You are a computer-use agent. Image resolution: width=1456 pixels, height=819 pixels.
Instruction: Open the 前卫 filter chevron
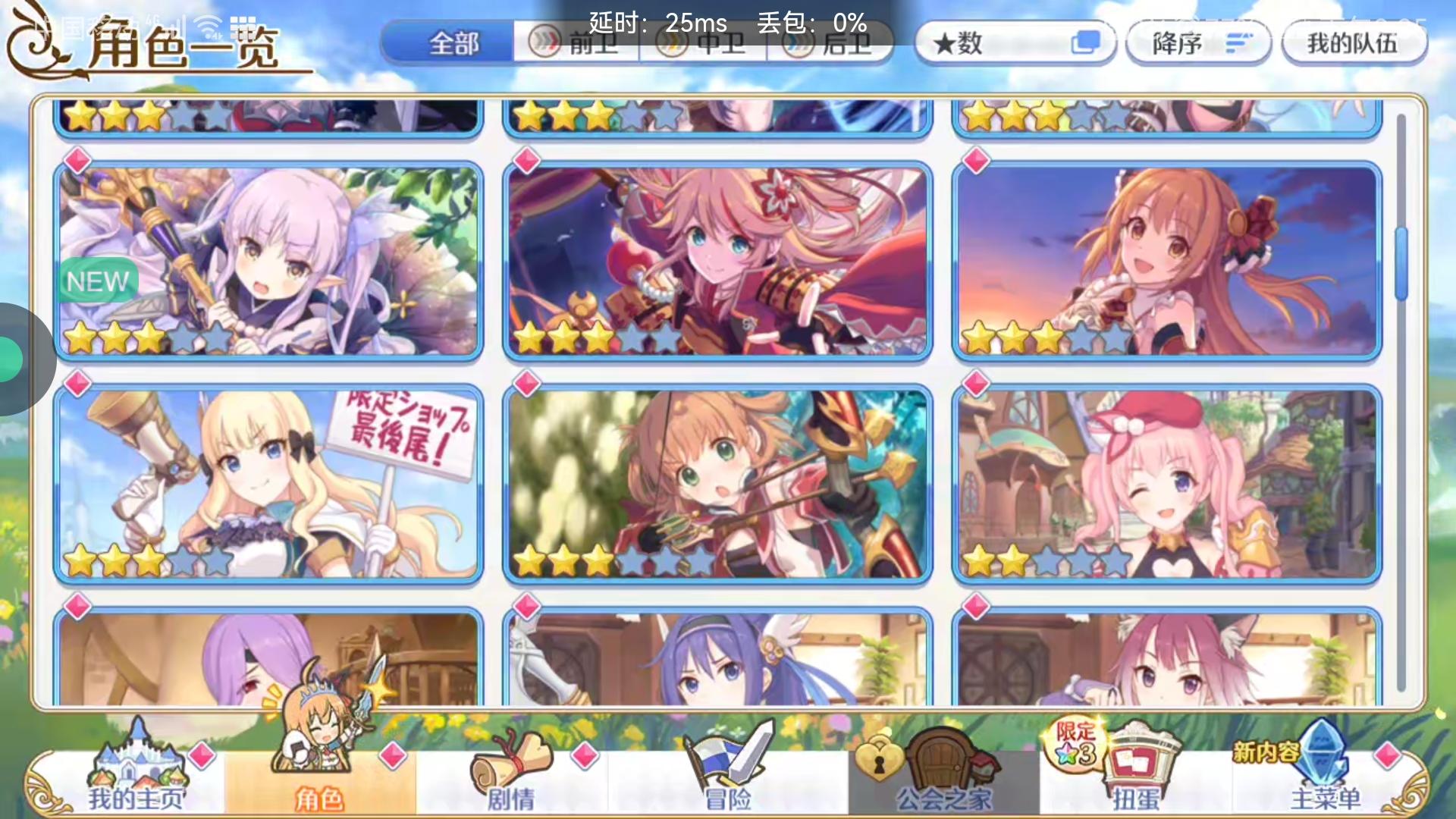point(544,43)
